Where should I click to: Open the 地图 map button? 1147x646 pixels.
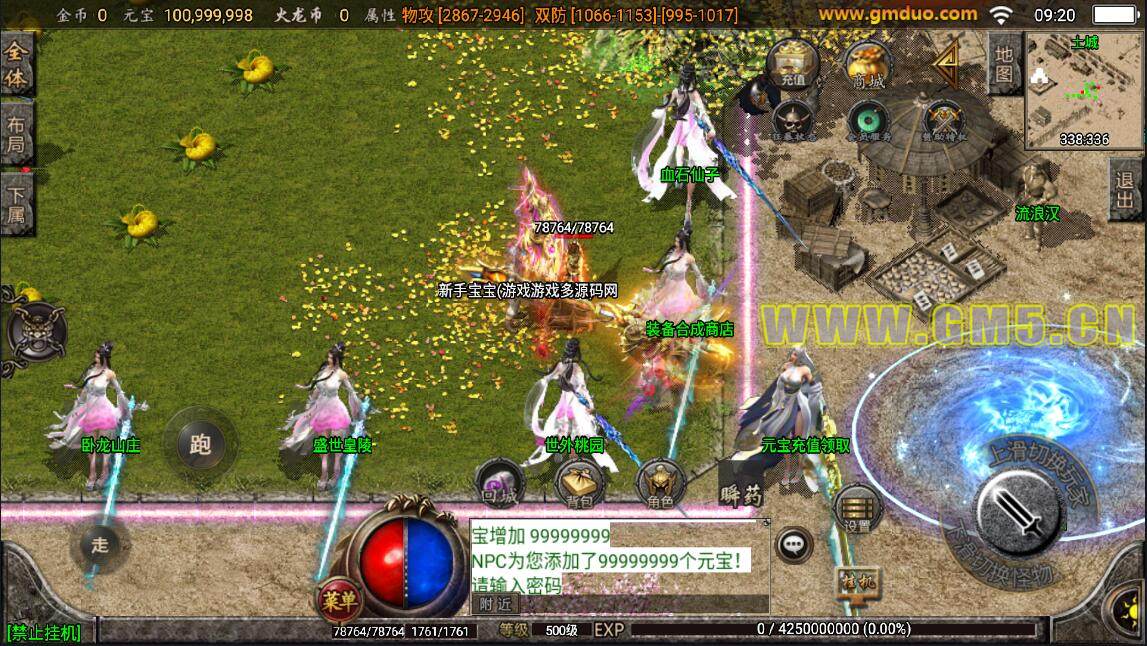pos(1005,62)
